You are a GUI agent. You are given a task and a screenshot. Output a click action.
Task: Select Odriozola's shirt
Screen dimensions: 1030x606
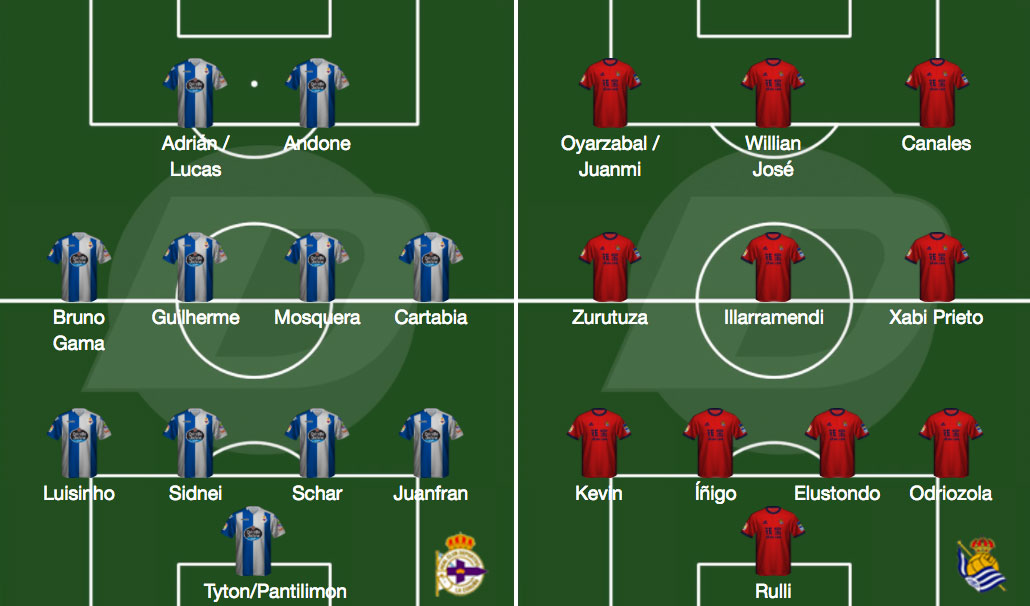coord(951,443)
